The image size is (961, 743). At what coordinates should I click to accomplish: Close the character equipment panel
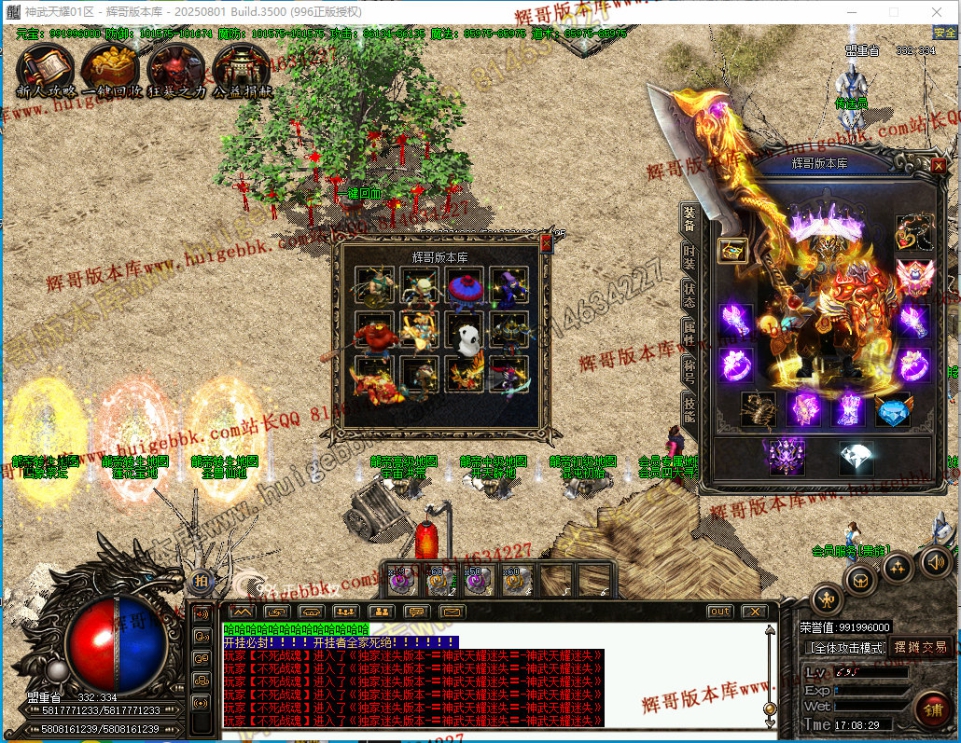pos(938,166)
